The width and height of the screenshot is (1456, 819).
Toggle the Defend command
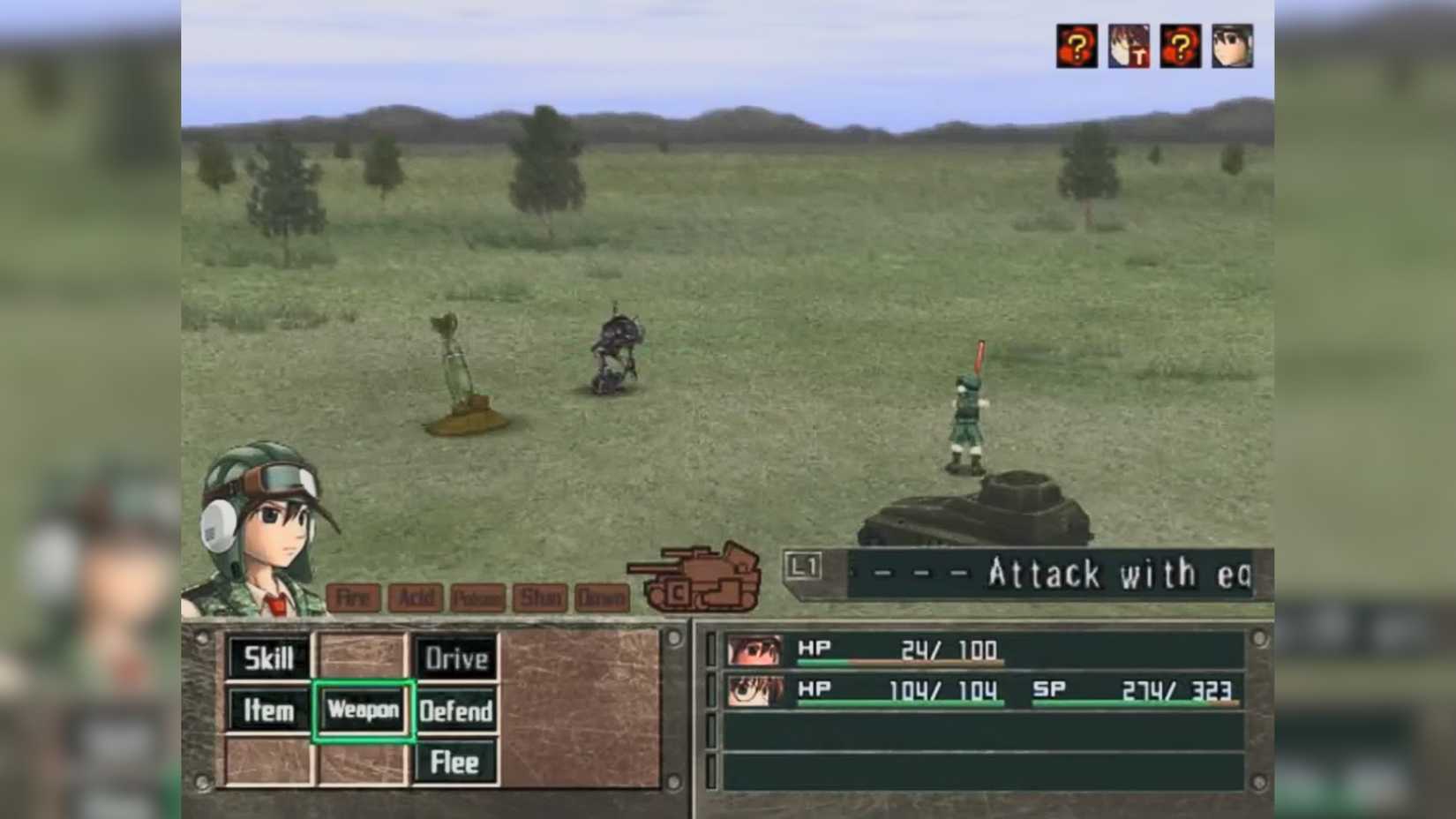tap(455, 711)
